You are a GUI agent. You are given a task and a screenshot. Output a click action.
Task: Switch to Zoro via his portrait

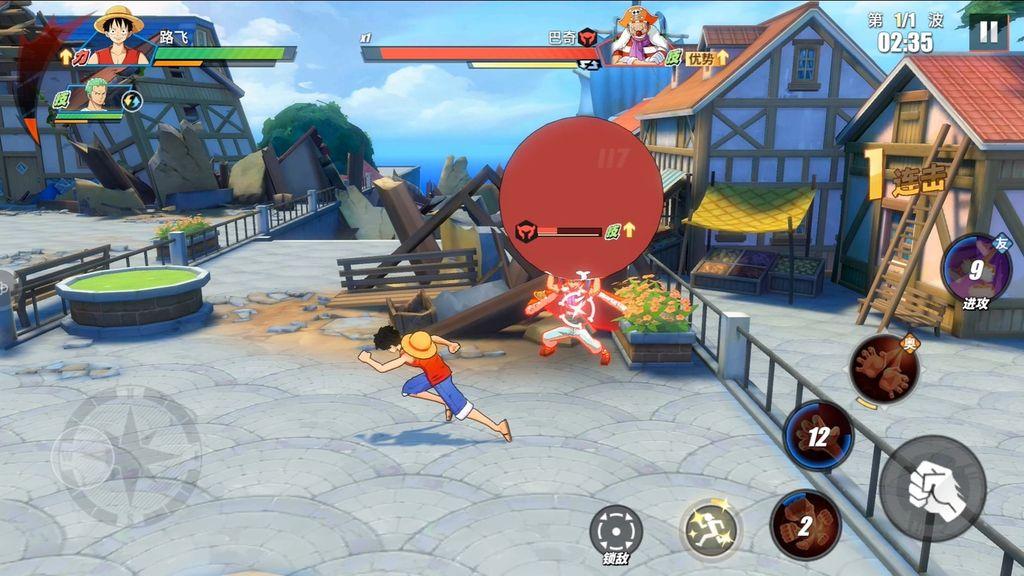(x=96, y=97)
